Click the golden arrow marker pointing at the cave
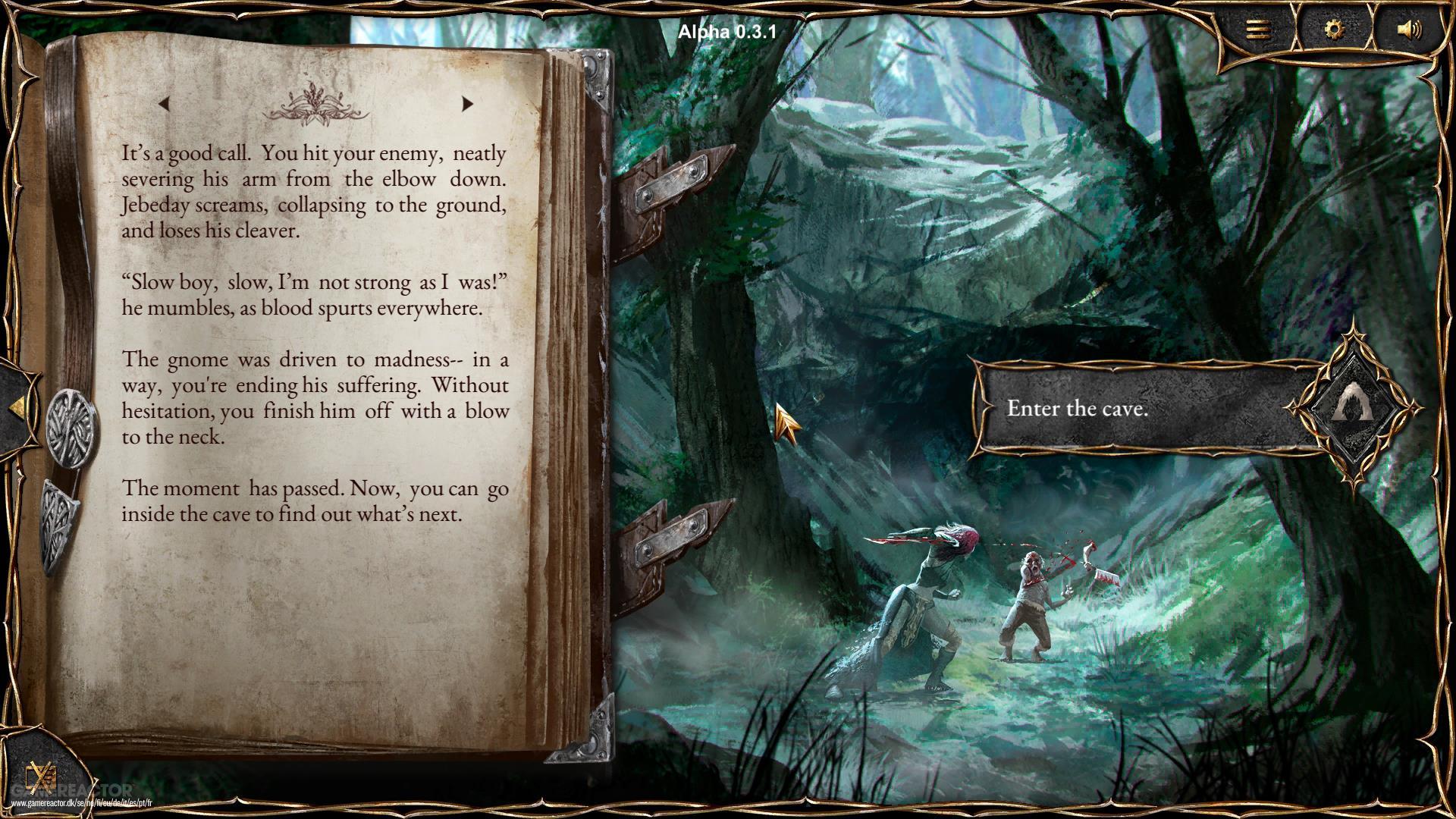 785,421
